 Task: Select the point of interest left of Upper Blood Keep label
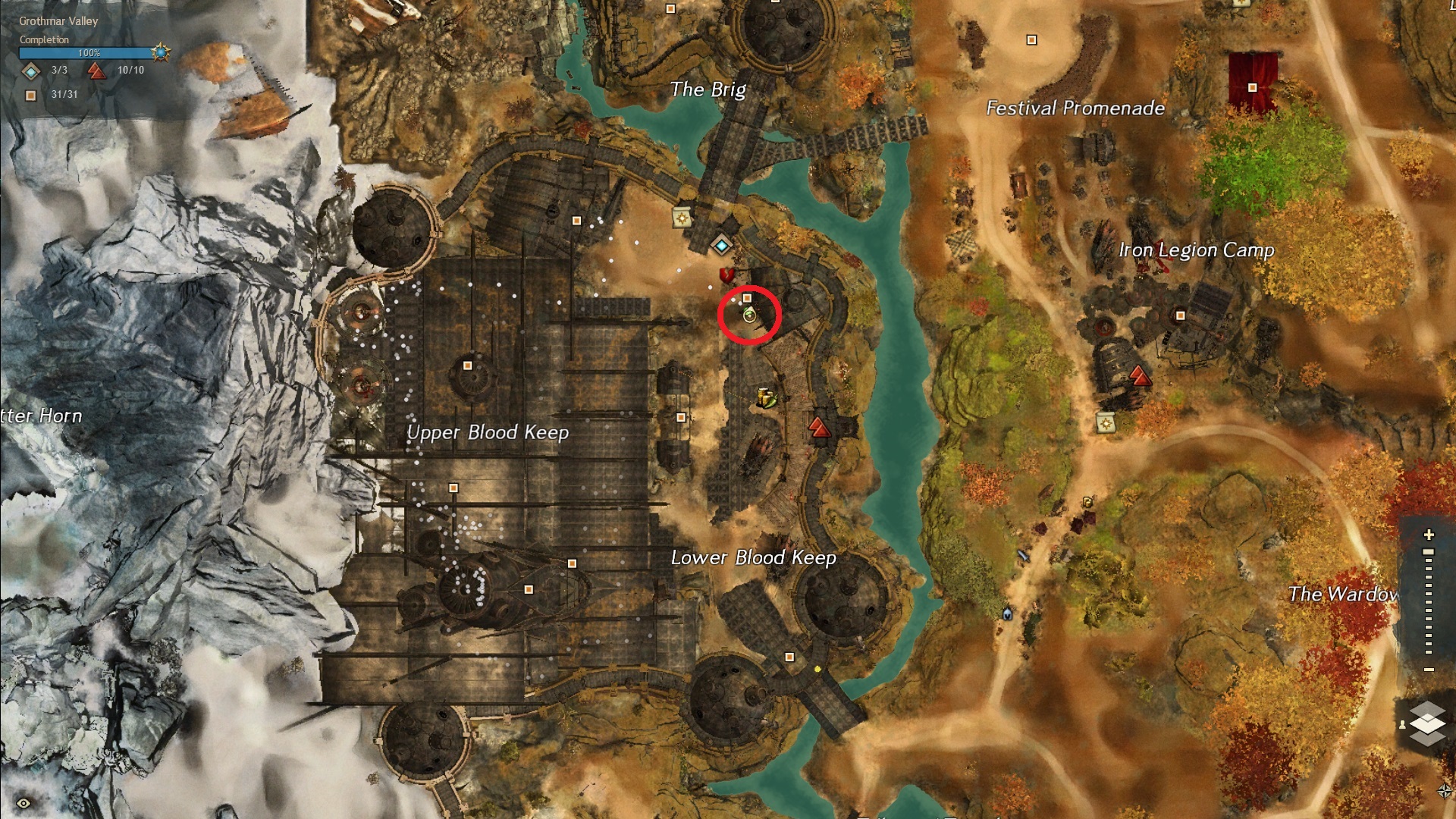pos(467,366)
